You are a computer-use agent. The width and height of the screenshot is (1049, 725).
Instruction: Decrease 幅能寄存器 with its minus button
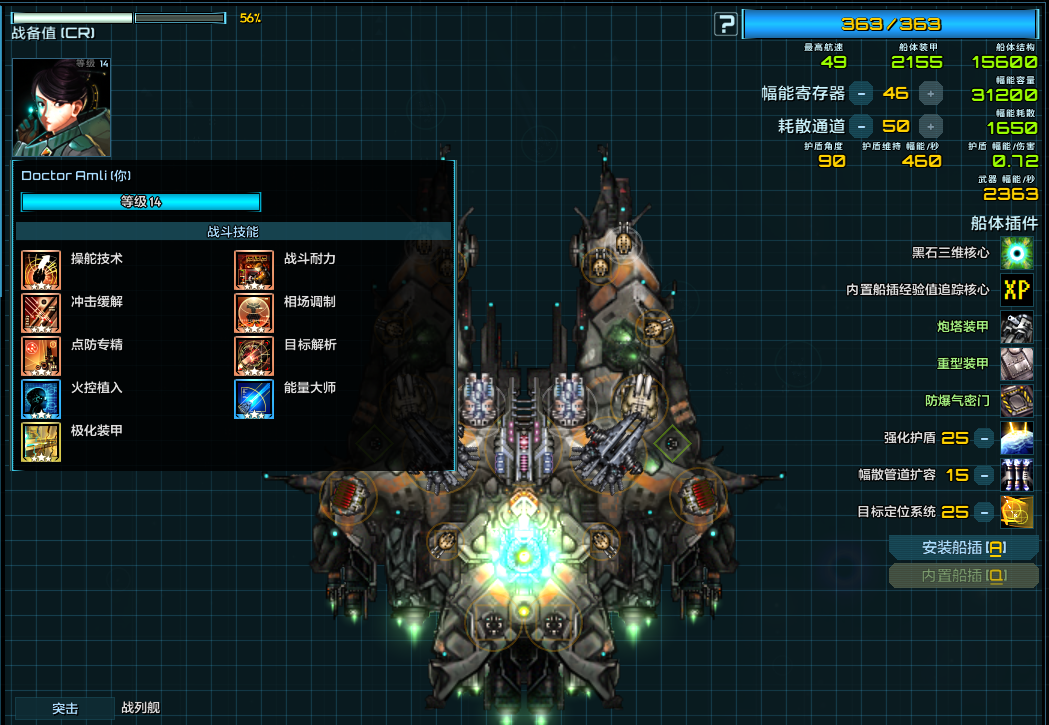point(860,93)
